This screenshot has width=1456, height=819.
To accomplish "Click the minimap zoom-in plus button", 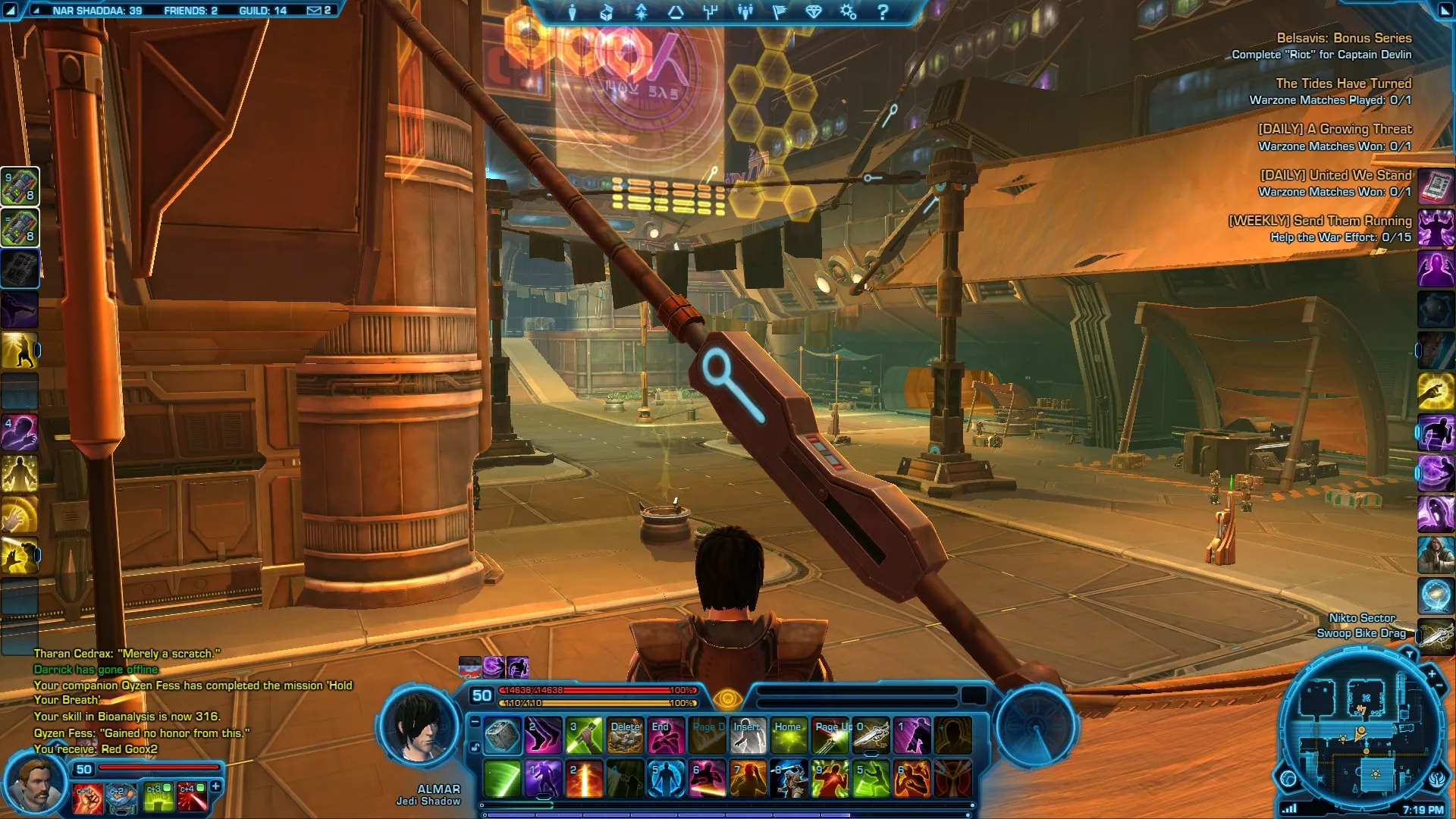I will (x=1432, y=673).
